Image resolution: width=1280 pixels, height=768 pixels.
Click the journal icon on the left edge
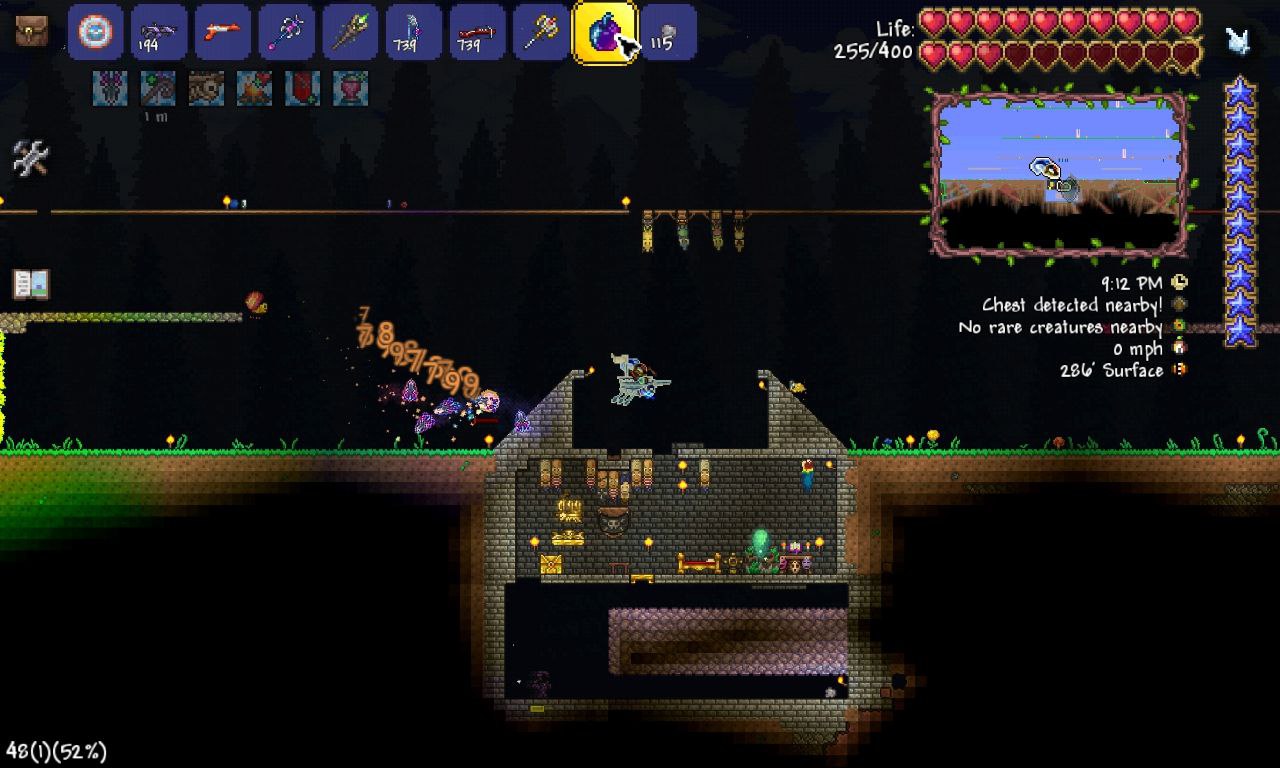(30, 283)
